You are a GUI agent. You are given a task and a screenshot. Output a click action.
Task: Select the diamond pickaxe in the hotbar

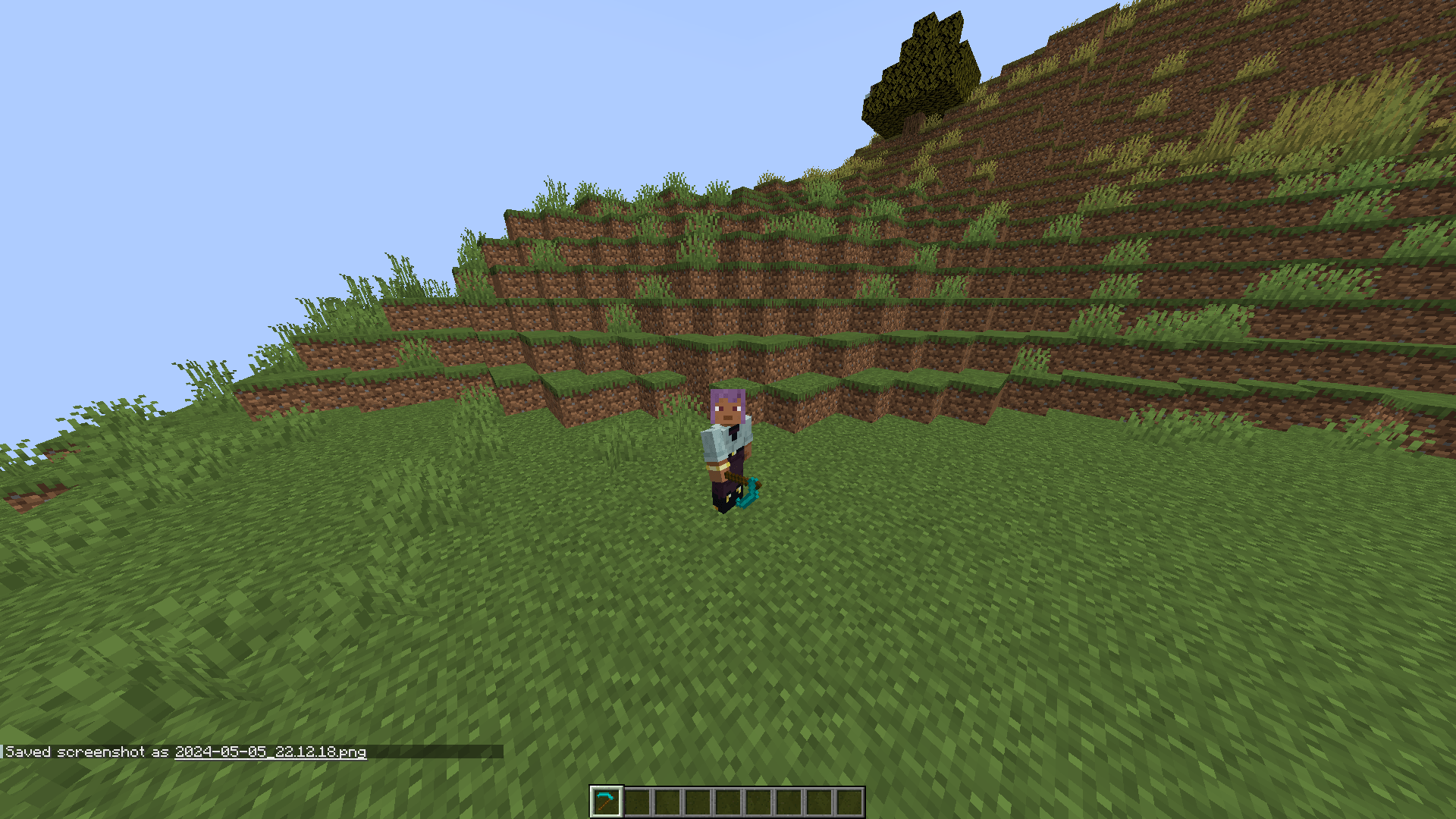point(607,802)
